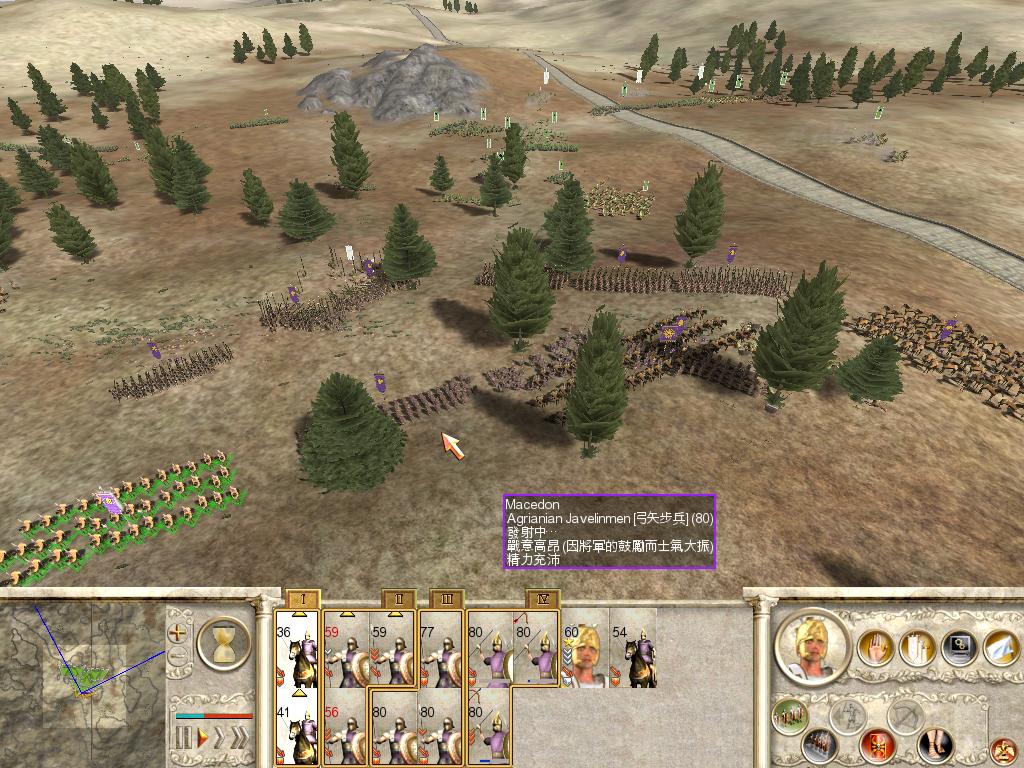Pause the battle

[183, 739]
